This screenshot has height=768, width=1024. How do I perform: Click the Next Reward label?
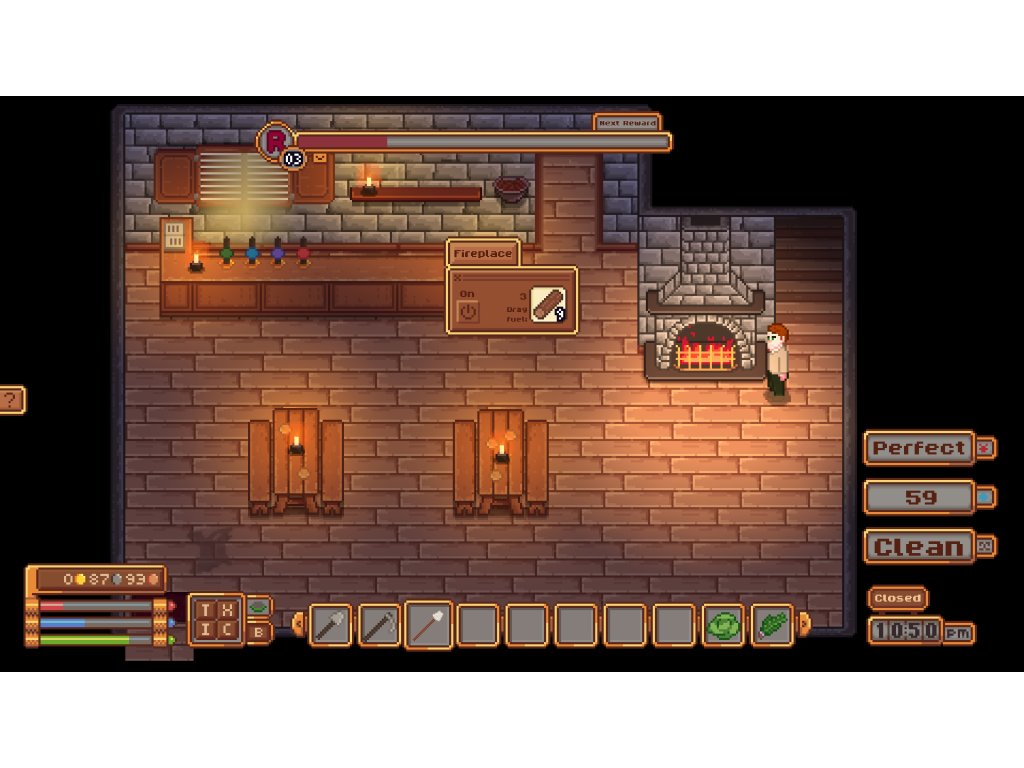[627, 123]
